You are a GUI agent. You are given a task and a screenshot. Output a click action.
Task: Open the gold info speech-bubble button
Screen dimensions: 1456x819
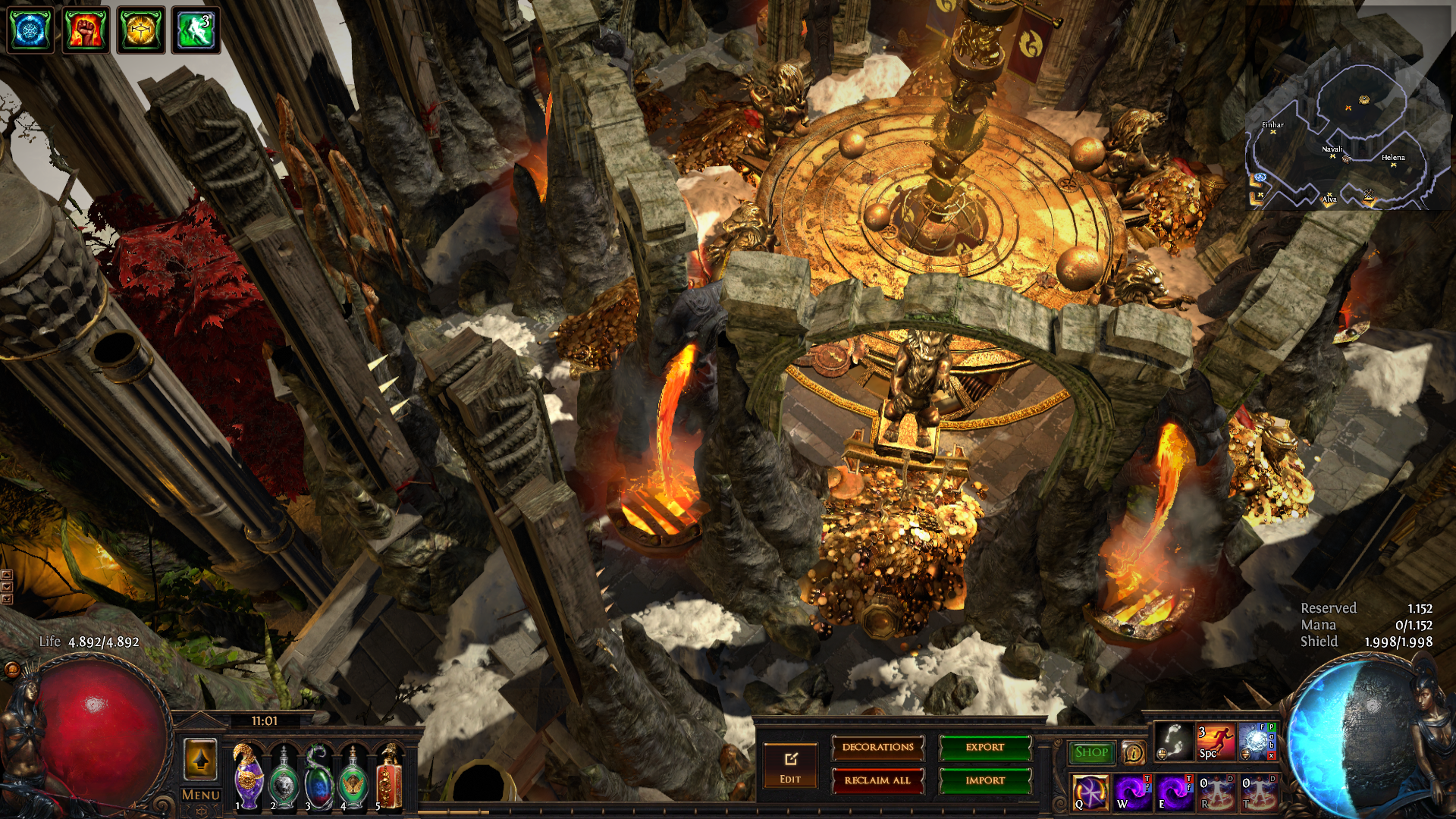coord(1134,752)
